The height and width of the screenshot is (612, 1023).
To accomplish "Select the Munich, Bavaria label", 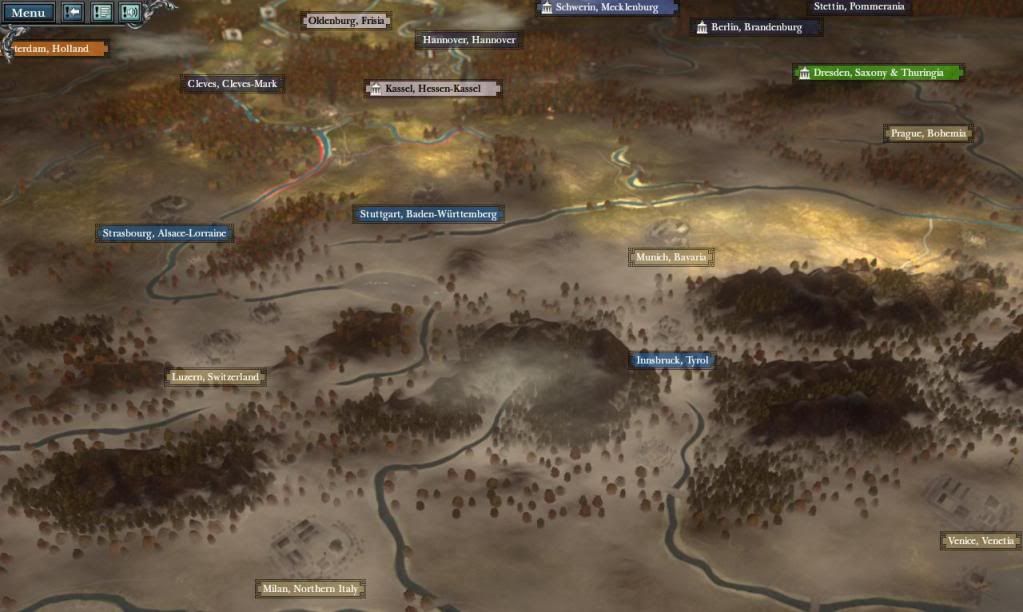I will click(x=672, y=257).
